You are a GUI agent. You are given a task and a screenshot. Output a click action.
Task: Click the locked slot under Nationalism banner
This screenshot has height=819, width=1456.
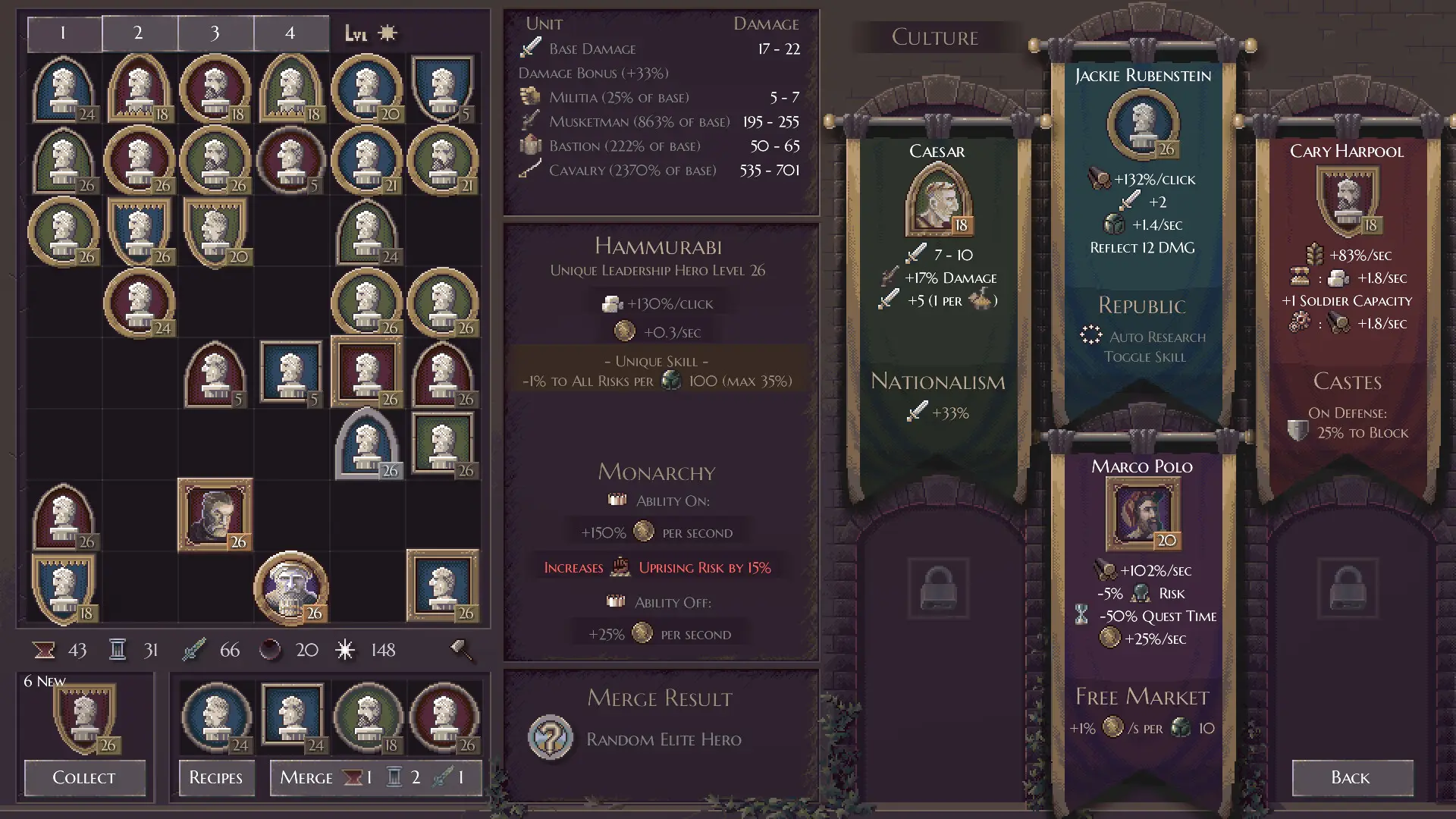click(x=938, y=589)
